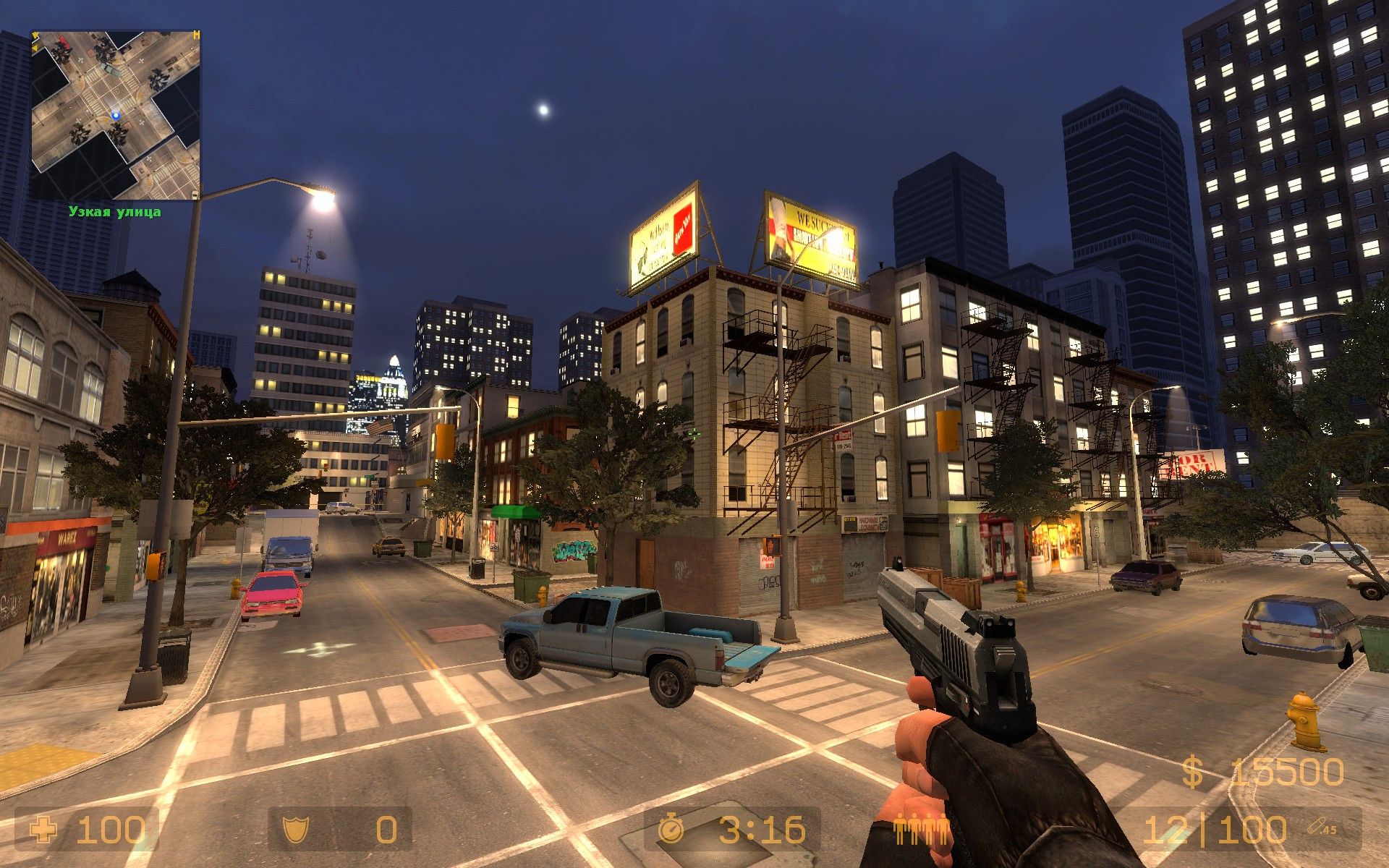Click the yellow H marker on the radar
The height and width of the screenshot is (868, 1389).
point(195,33)
